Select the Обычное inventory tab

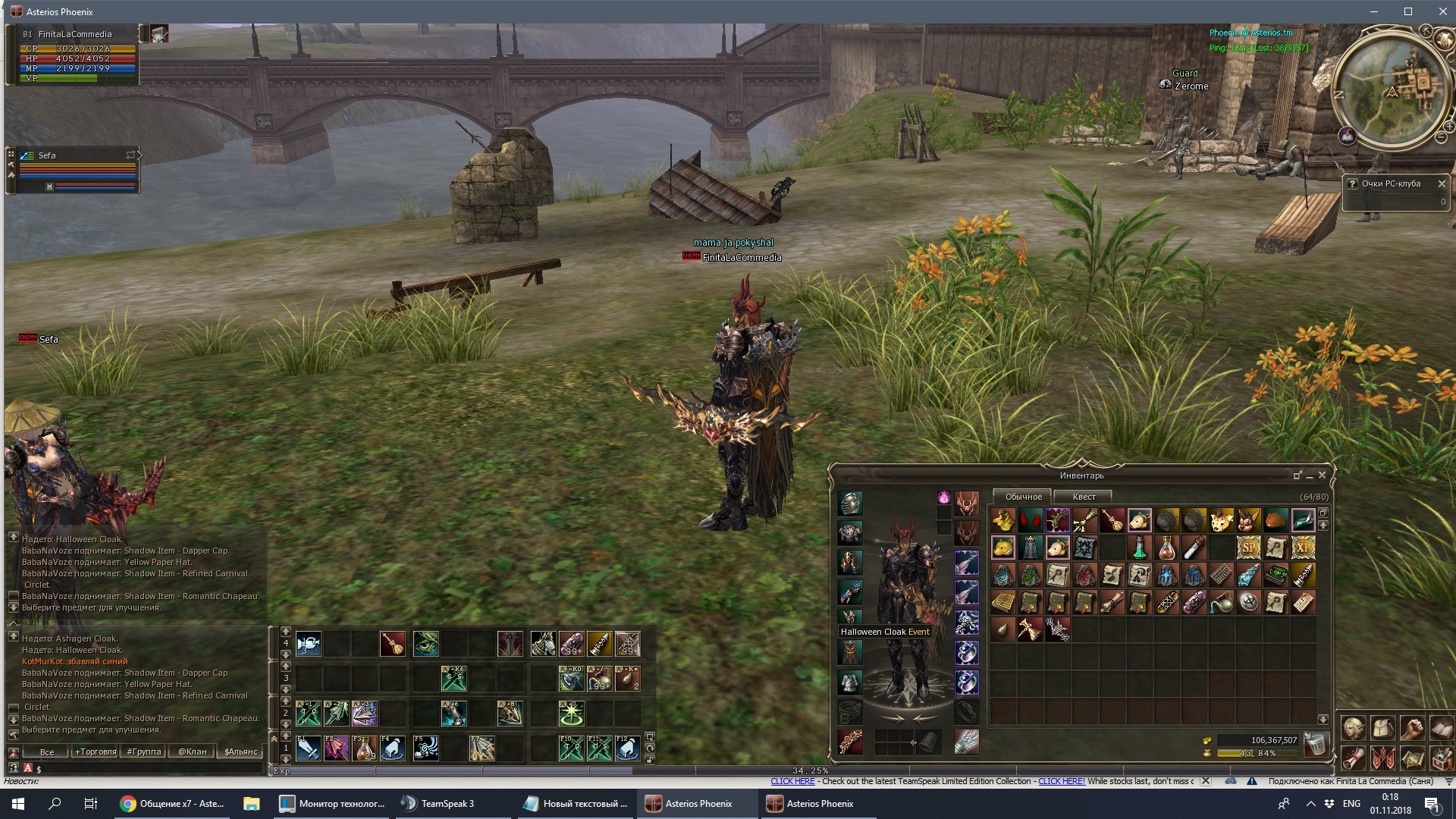[1023, 497]
